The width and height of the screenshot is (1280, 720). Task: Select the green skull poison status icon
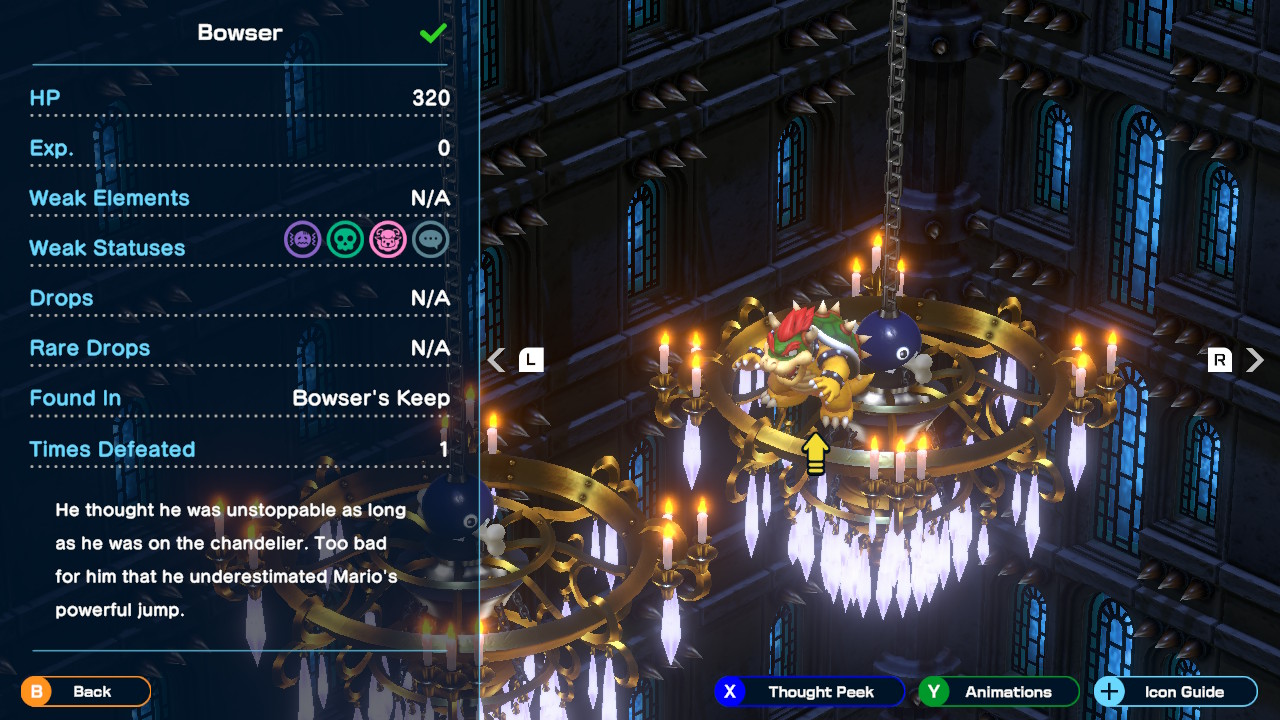click(345, 240)
